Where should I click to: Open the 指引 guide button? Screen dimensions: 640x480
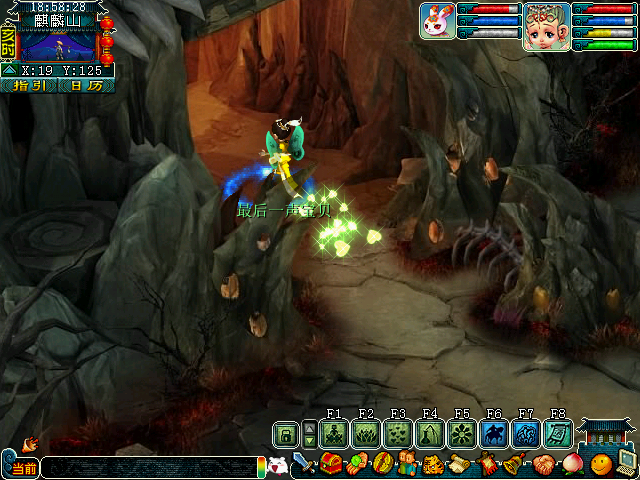tap(29, 86)
